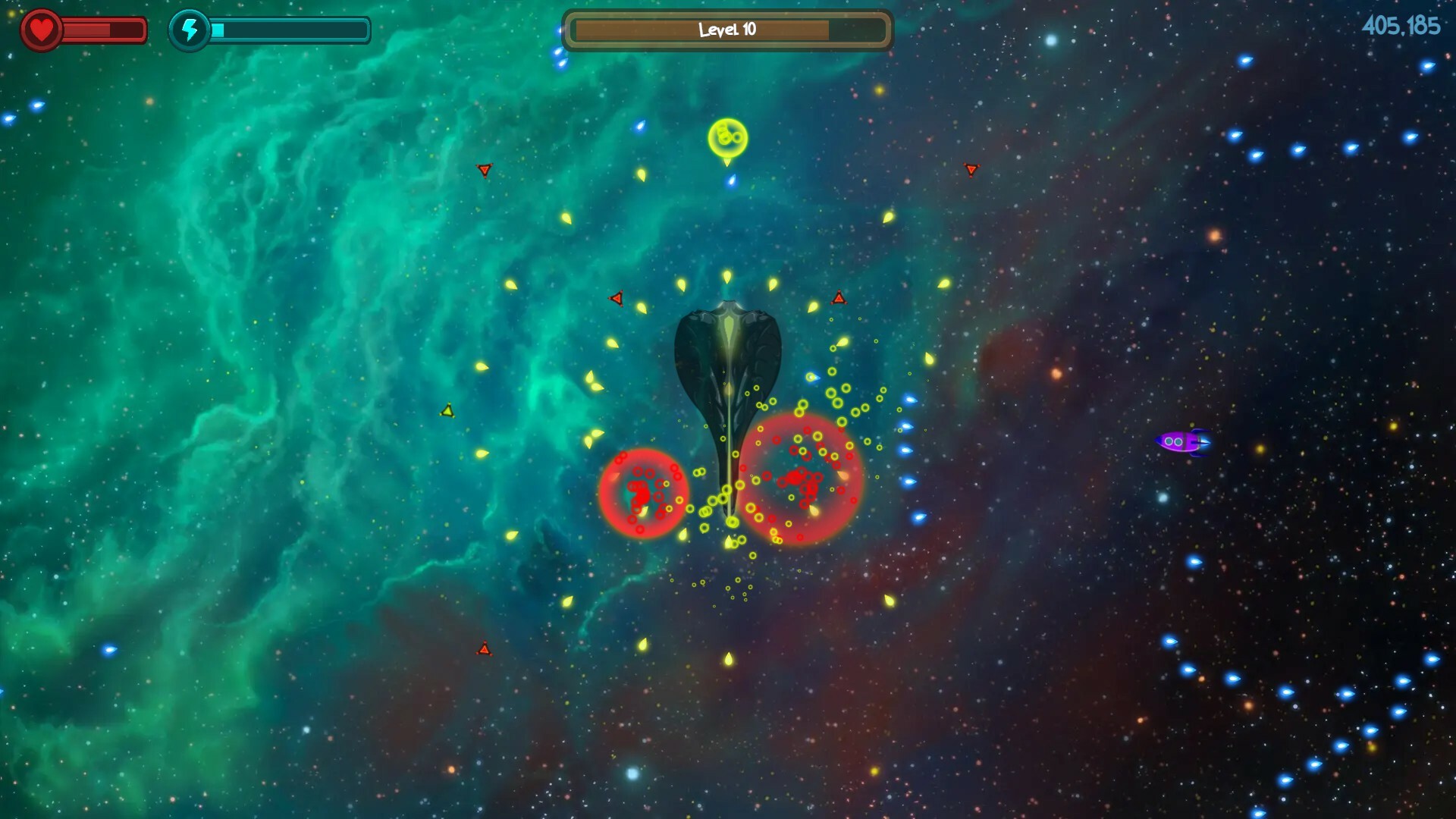This screenshot has height=819, width=1456.
Task: Click the red health bar fill
Action: (x=87, y=30)
